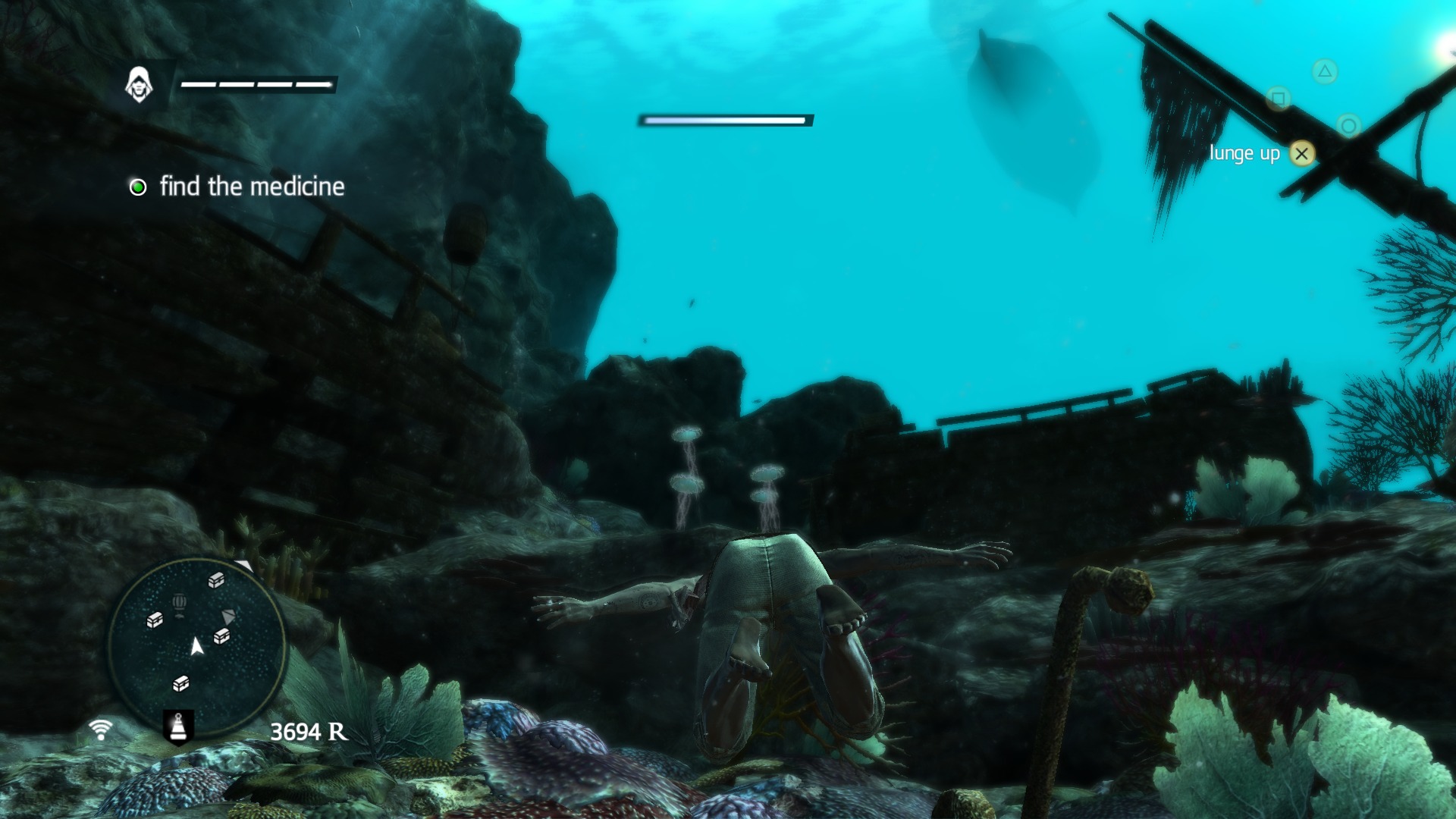Click the player arrow on the minimap

click(x=196, y=646)
